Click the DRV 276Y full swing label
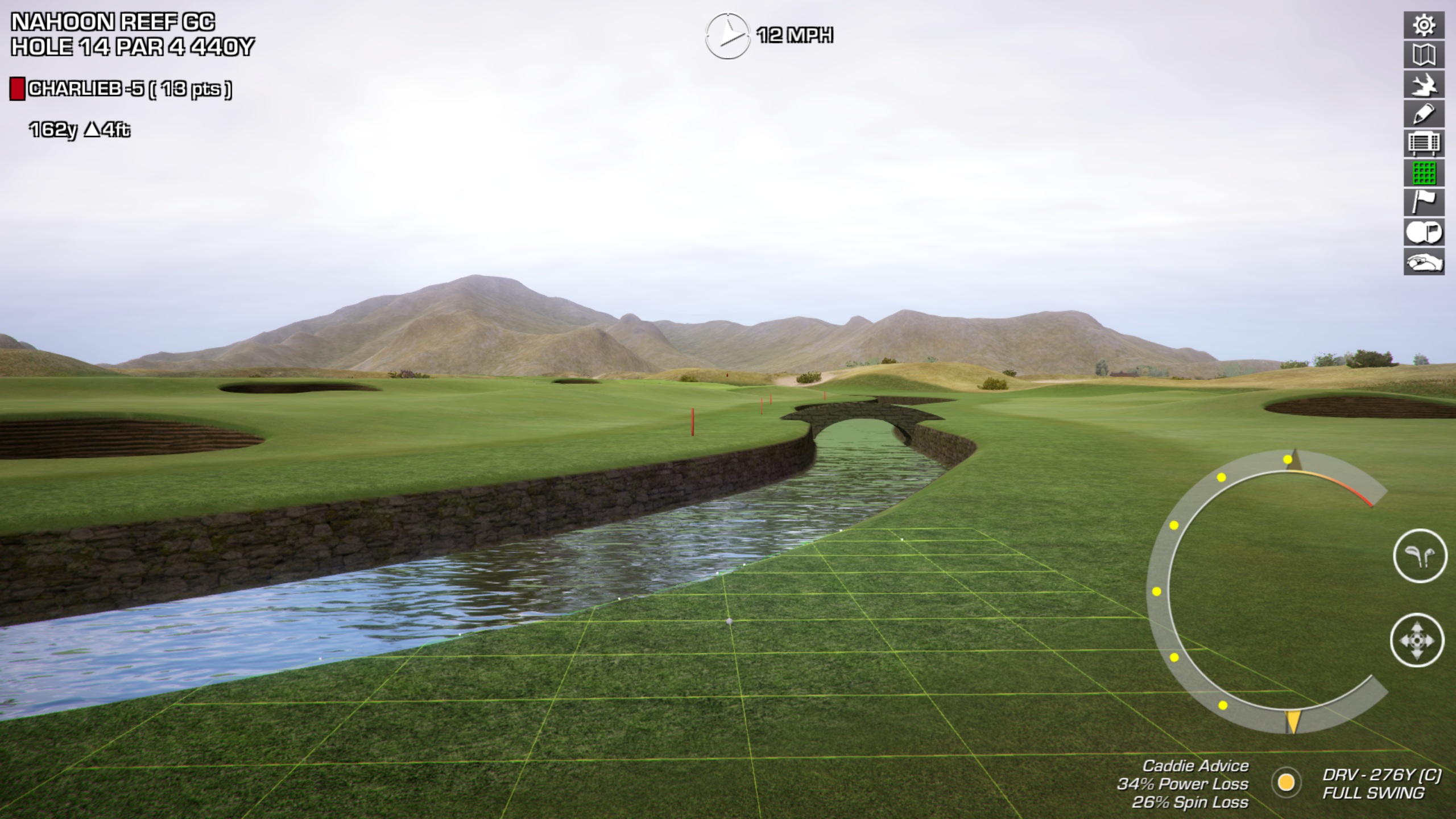 [1381, 784]
